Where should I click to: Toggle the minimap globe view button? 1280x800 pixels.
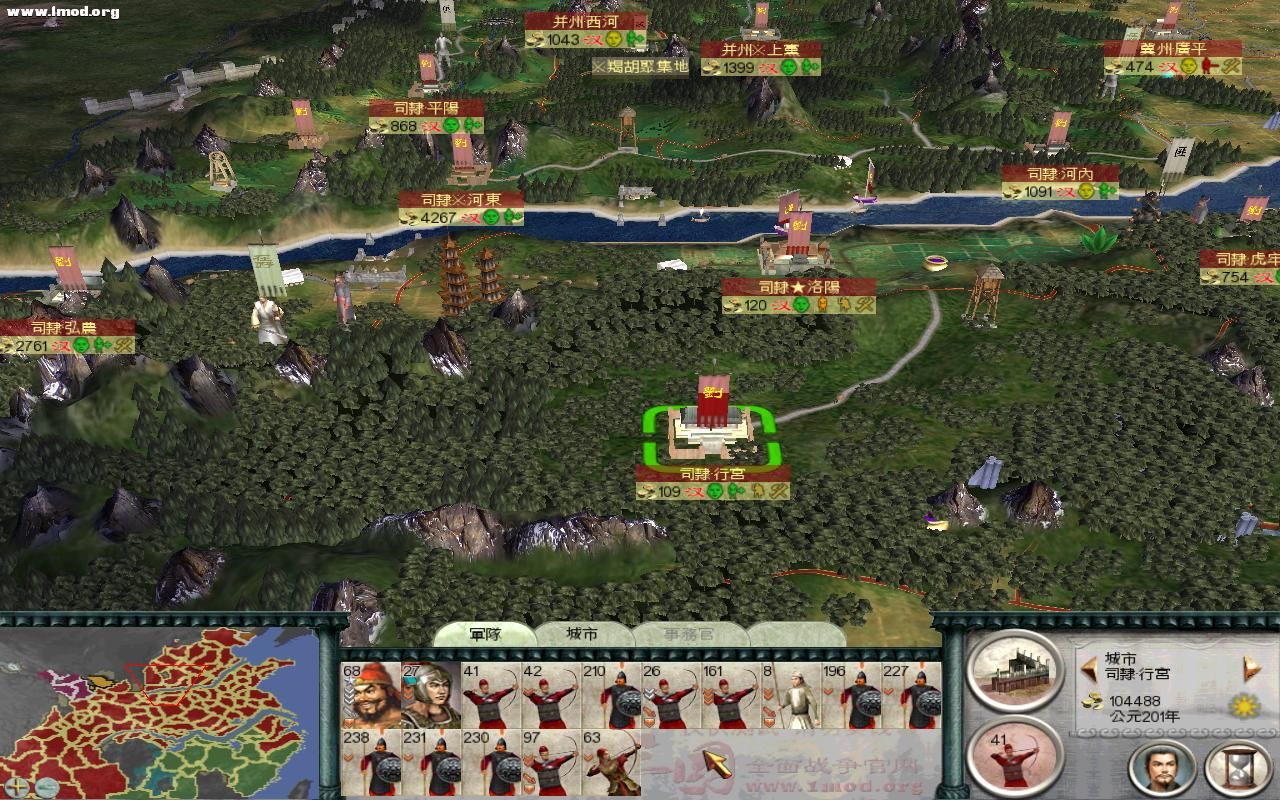point(45,785)
